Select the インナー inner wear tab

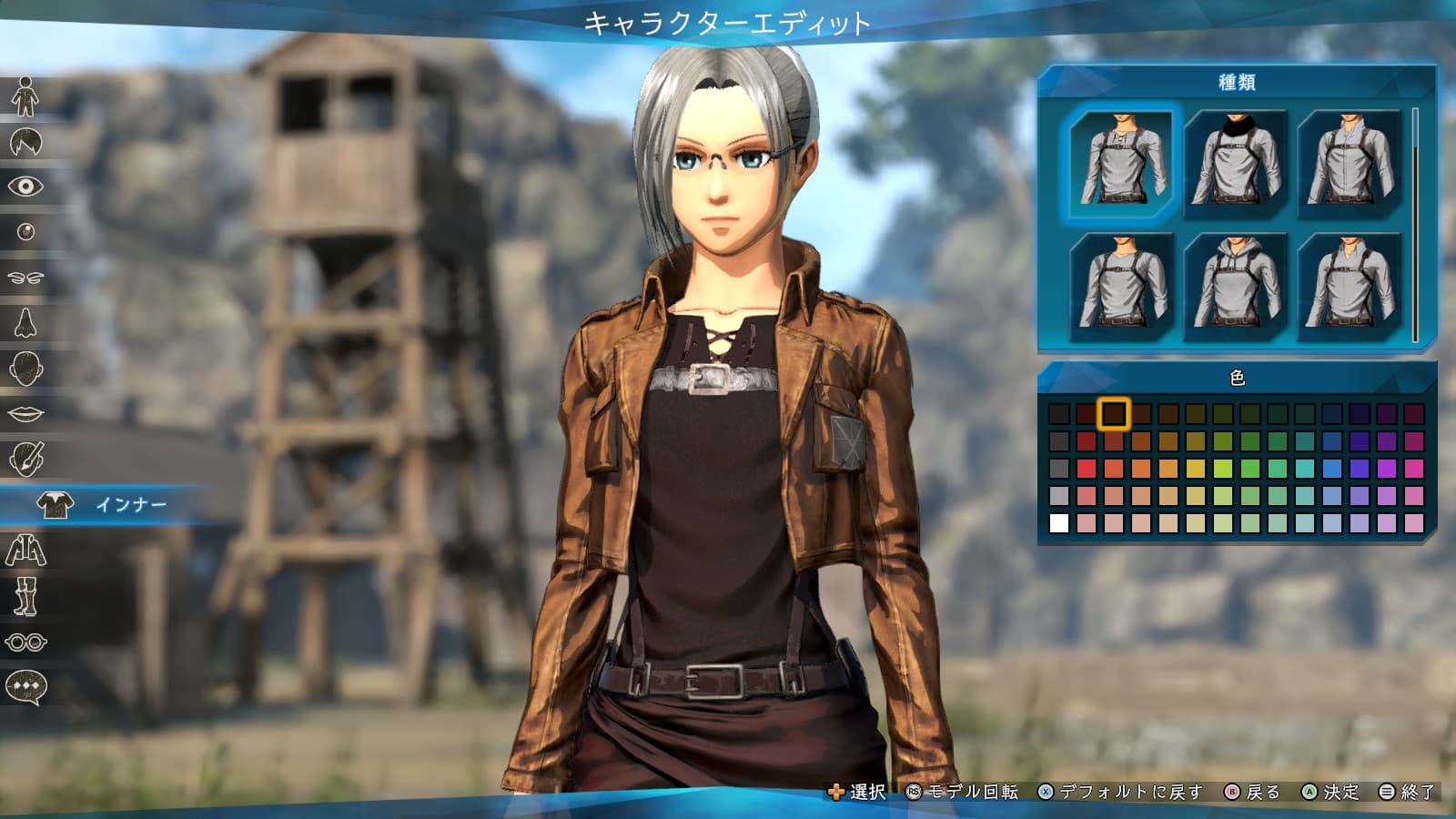coord(100,505)
